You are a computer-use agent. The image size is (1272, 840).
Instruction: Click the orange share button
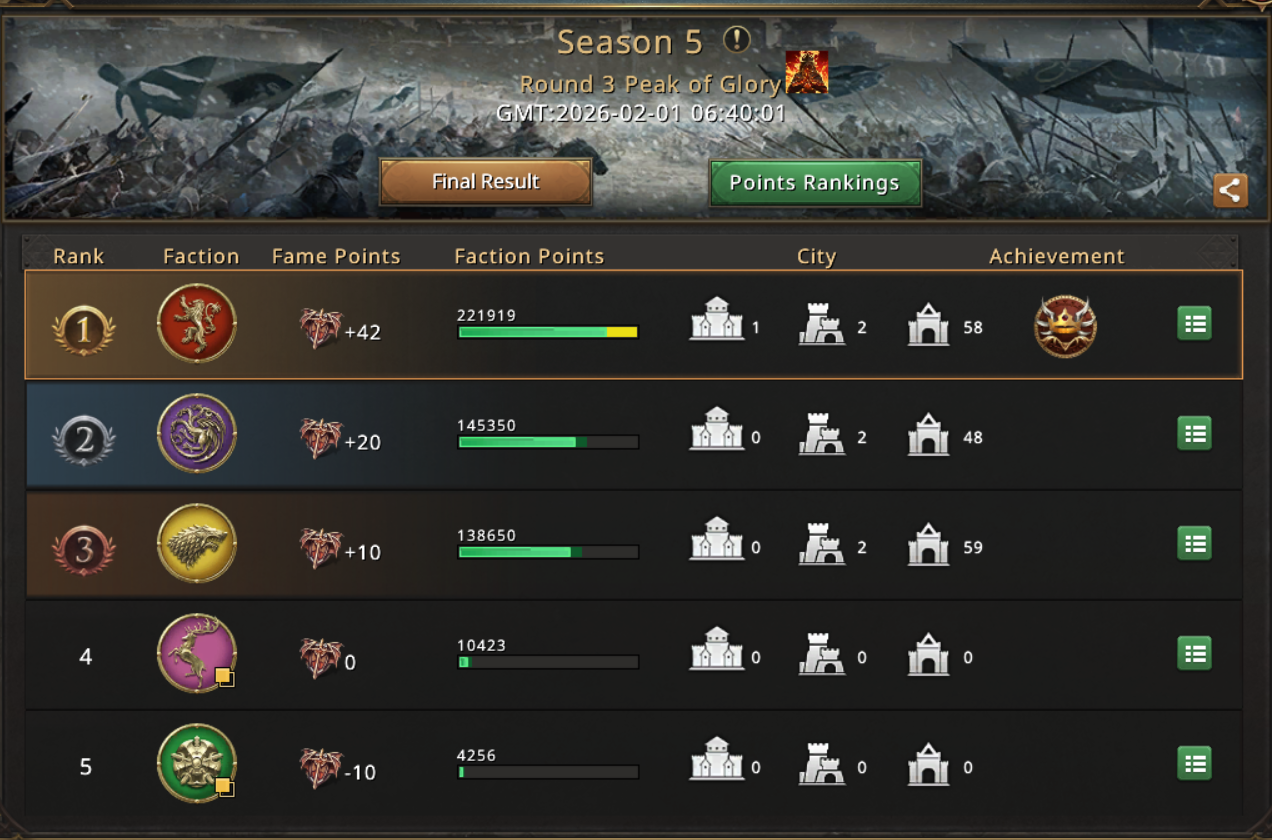pyautogui.click(x=1230, y=190)
